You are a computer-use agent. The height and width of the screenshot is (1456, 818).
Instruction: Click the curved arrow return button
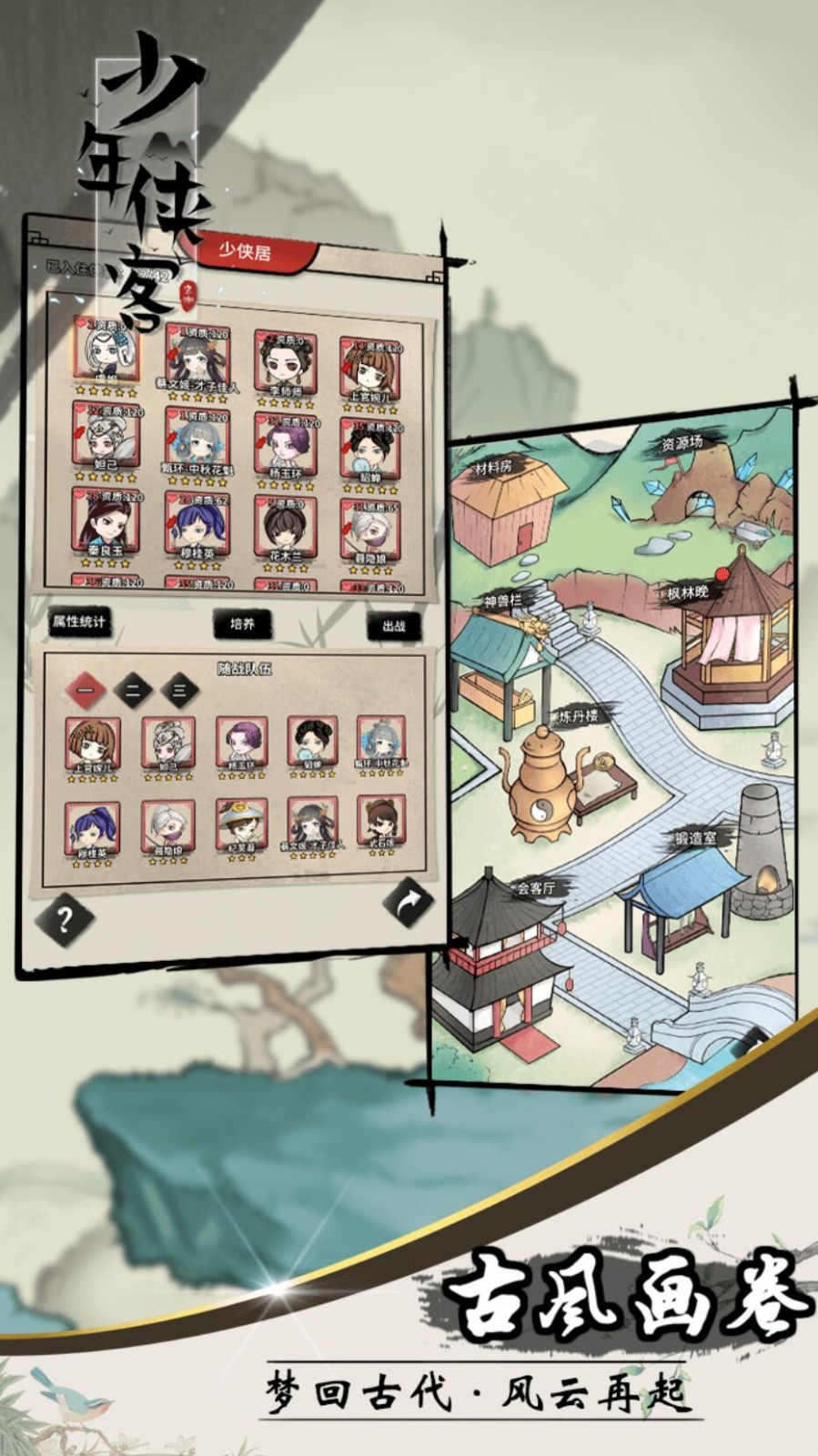point(407,902)
